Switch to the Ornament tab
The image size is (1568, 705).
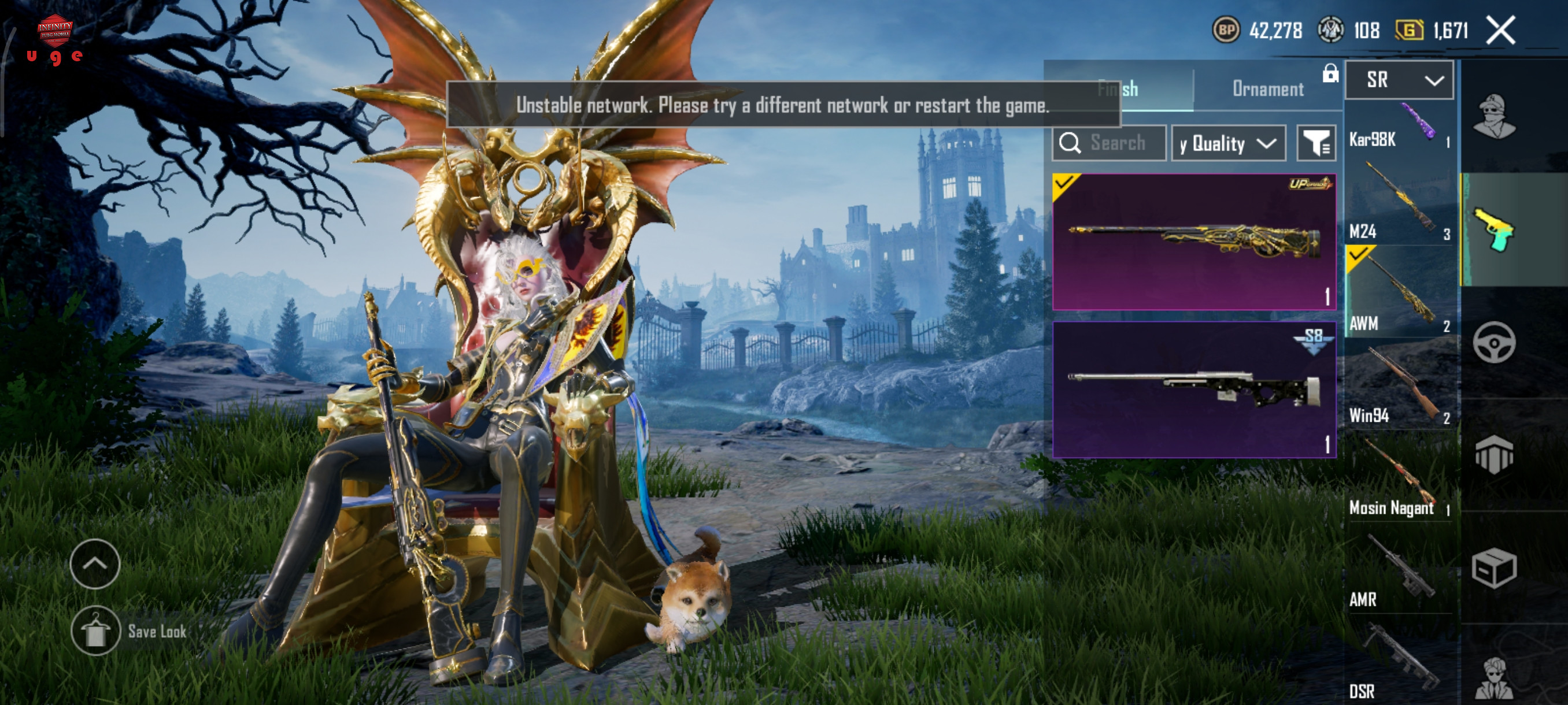pyautogui.click(x=1268, y=89)
